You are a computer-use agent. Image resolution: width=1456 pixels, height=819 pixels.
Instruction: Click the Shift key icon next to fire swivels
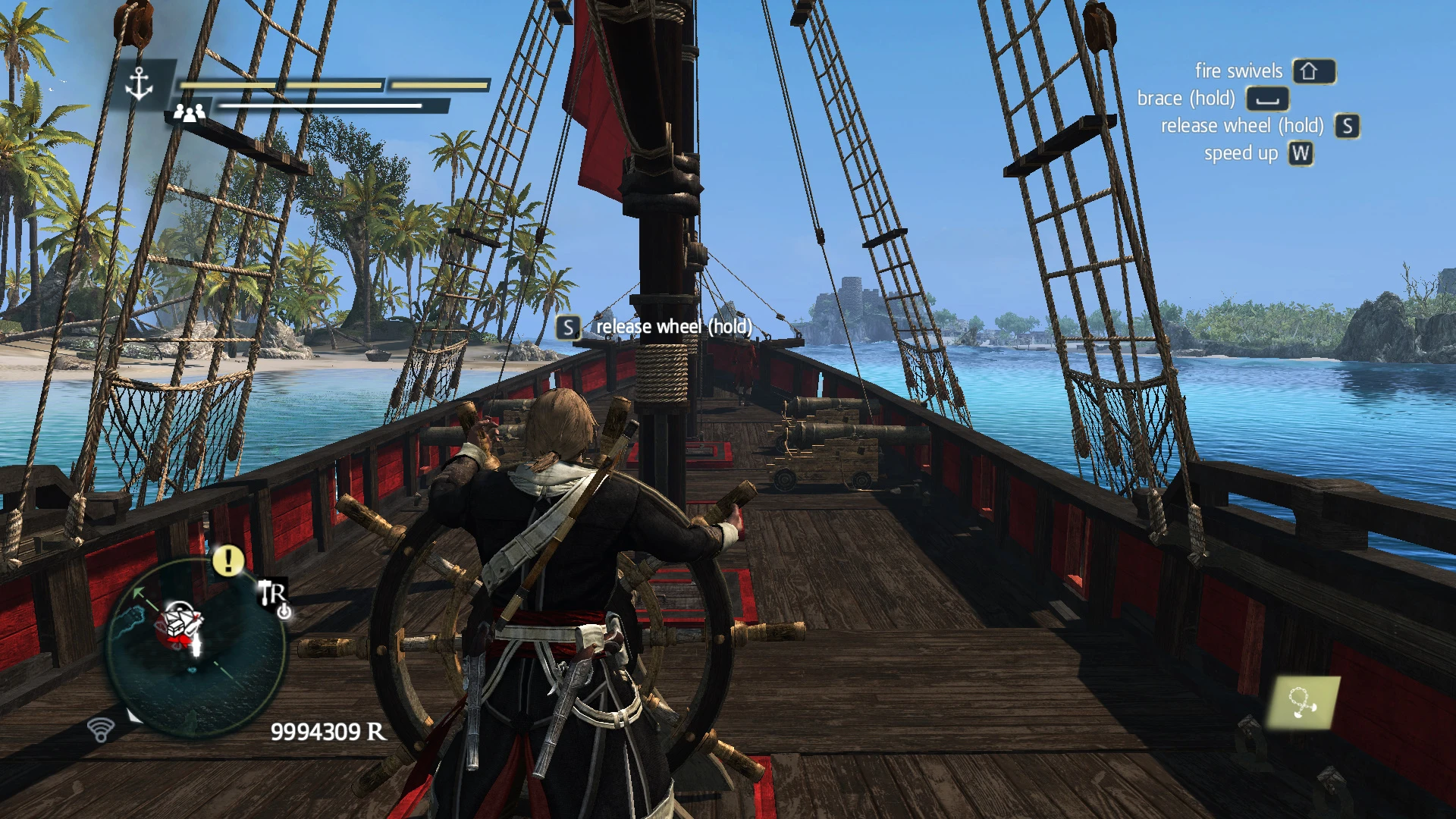tap(1313, 71)
